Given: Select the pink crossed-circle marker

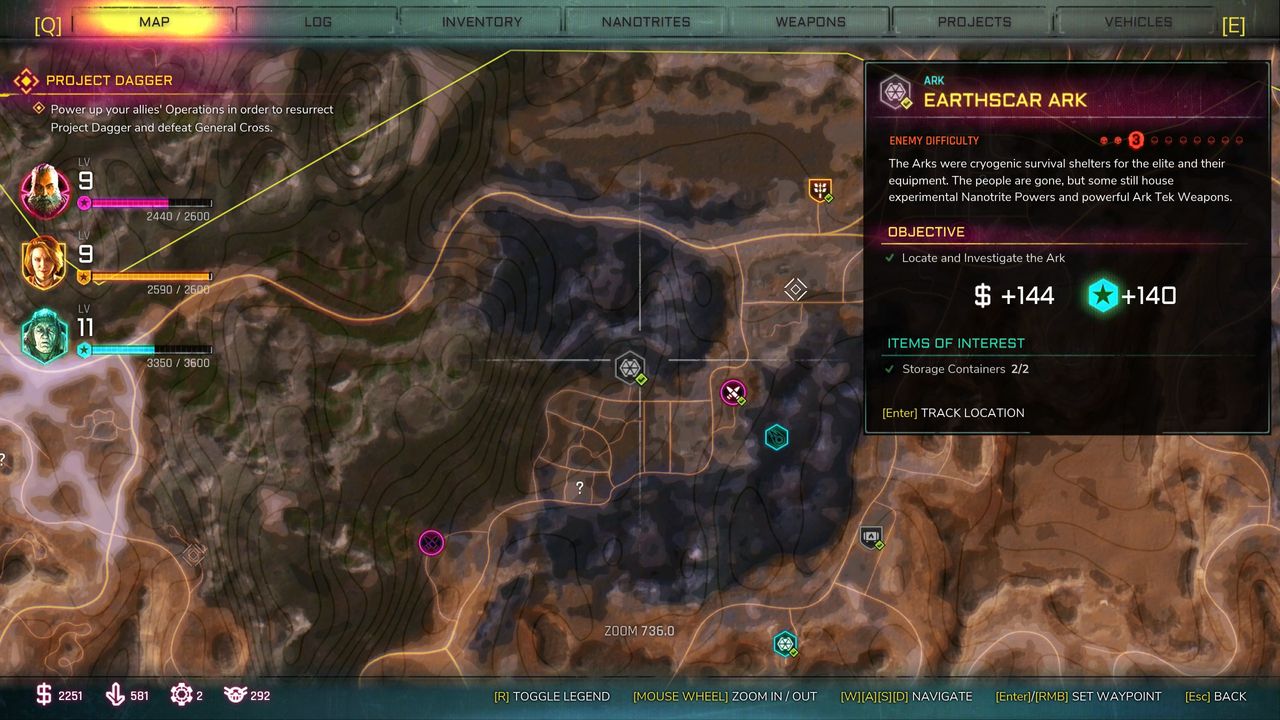Looking at the screenshot, I should tap(431, 543).
